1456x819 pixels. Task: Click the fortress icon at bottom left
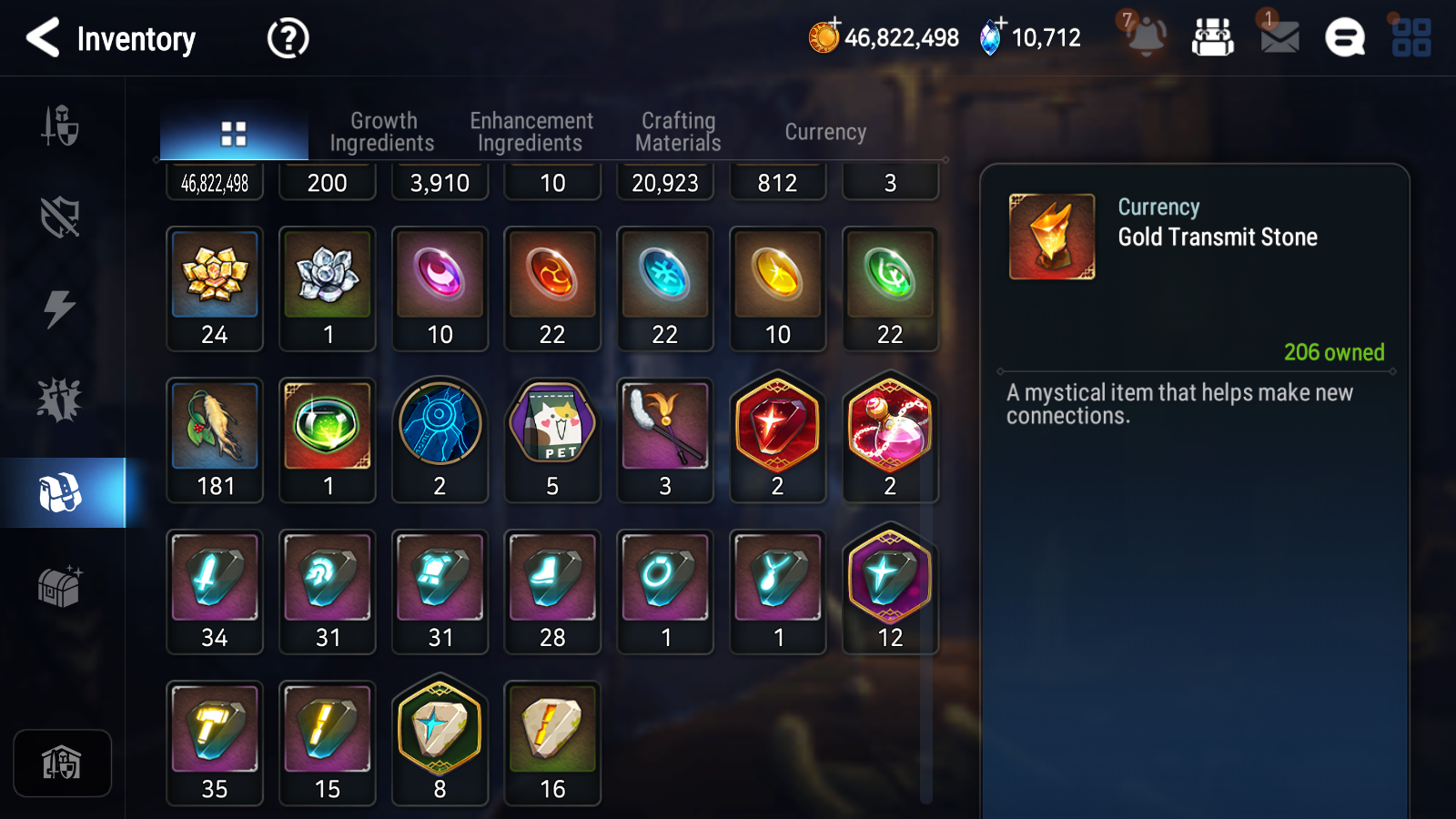click(x=60, y=763)
